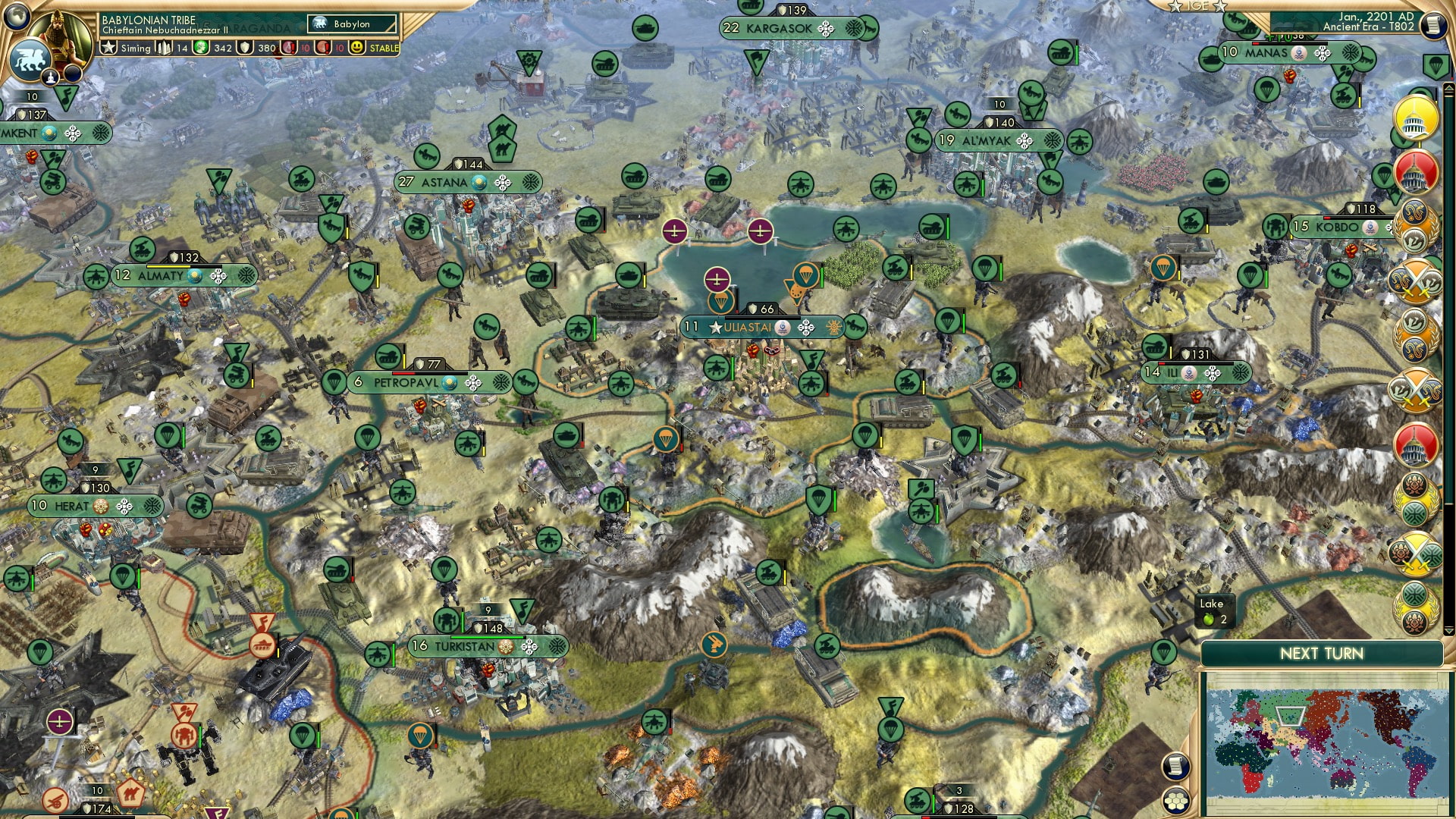This screenshot has height=819, width=1456.
Task: Toggle the hex grid icon near minimap
Action: (x=1175, y=800)
